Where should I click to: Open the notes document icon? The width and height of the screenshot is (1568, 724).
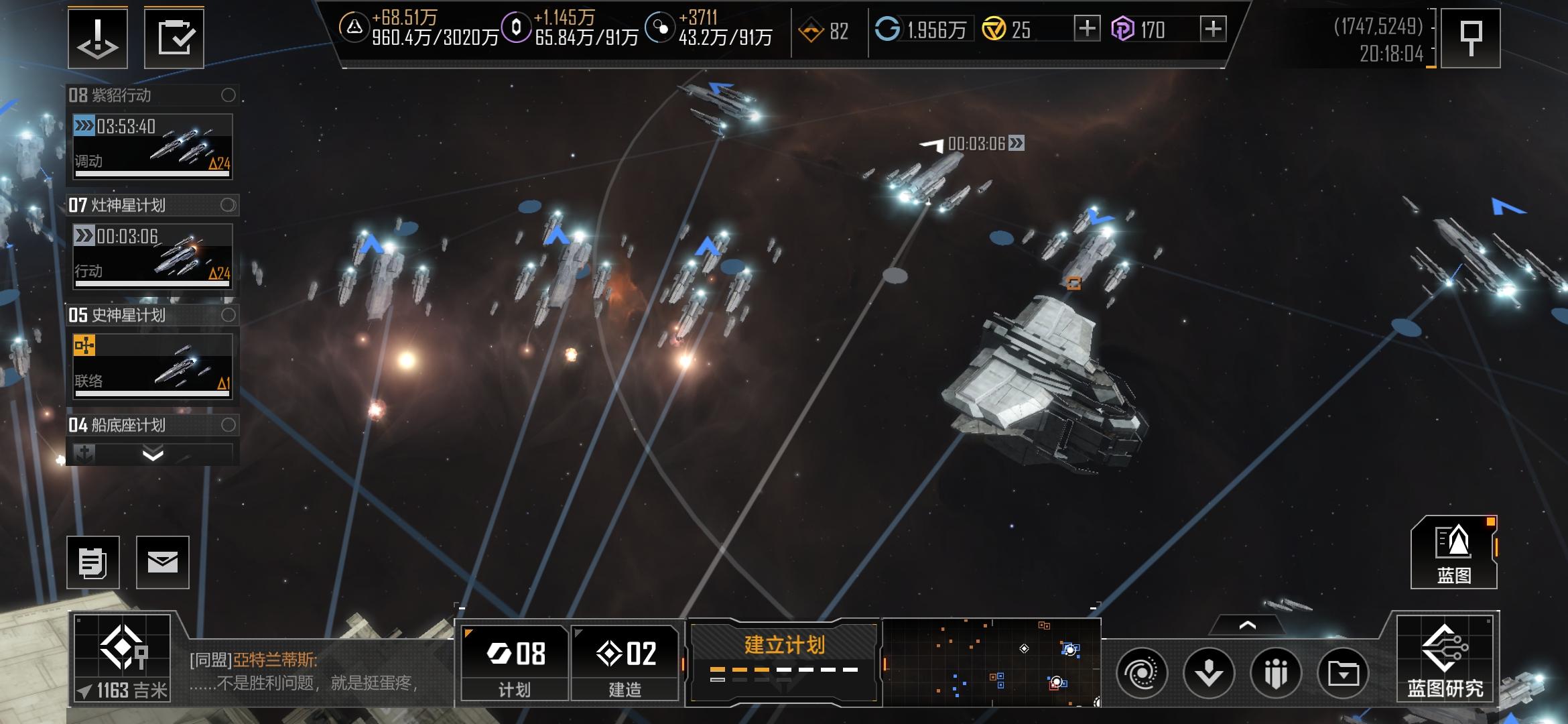(x=93, y=562)
